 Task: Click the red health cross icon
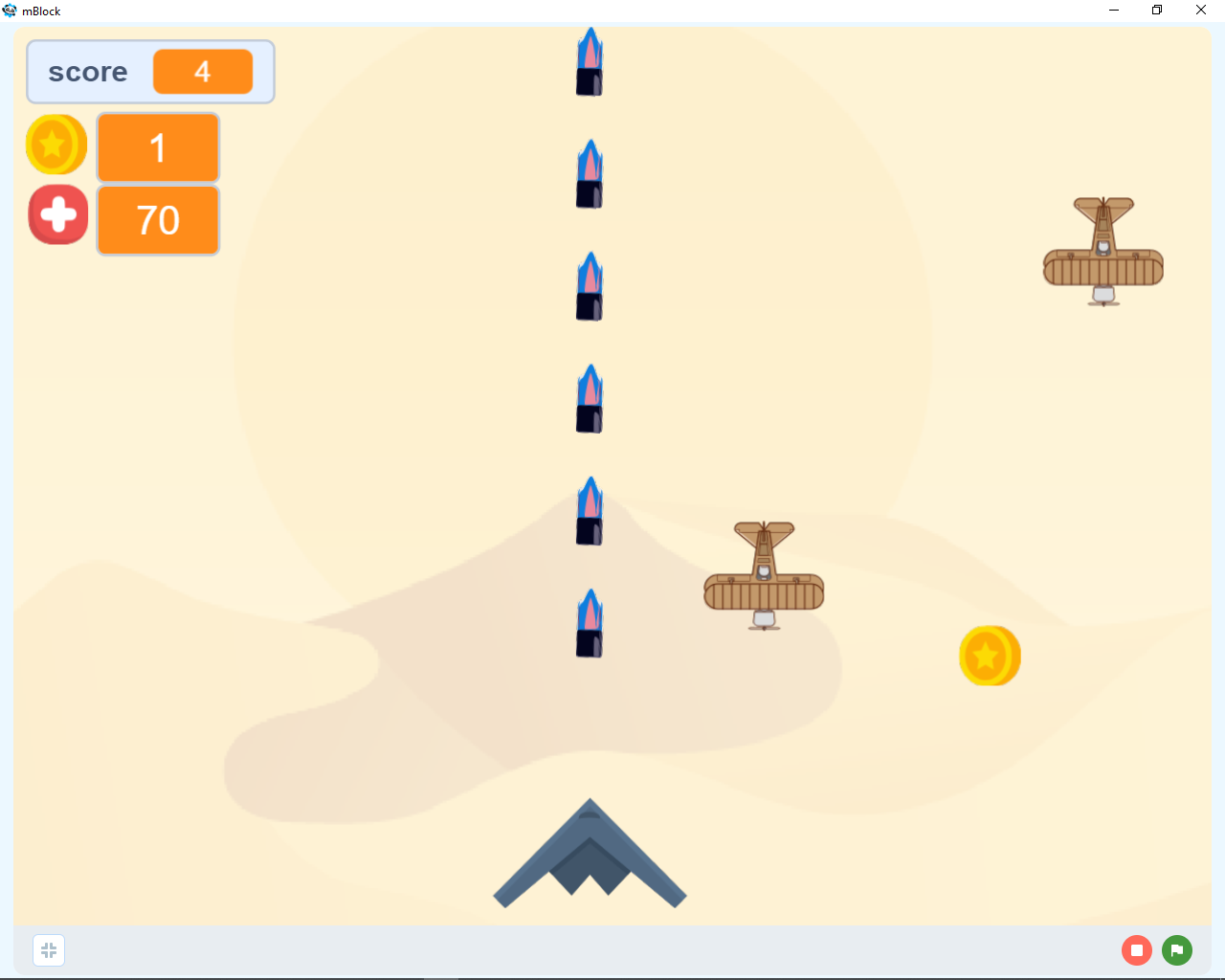[57, 213]
